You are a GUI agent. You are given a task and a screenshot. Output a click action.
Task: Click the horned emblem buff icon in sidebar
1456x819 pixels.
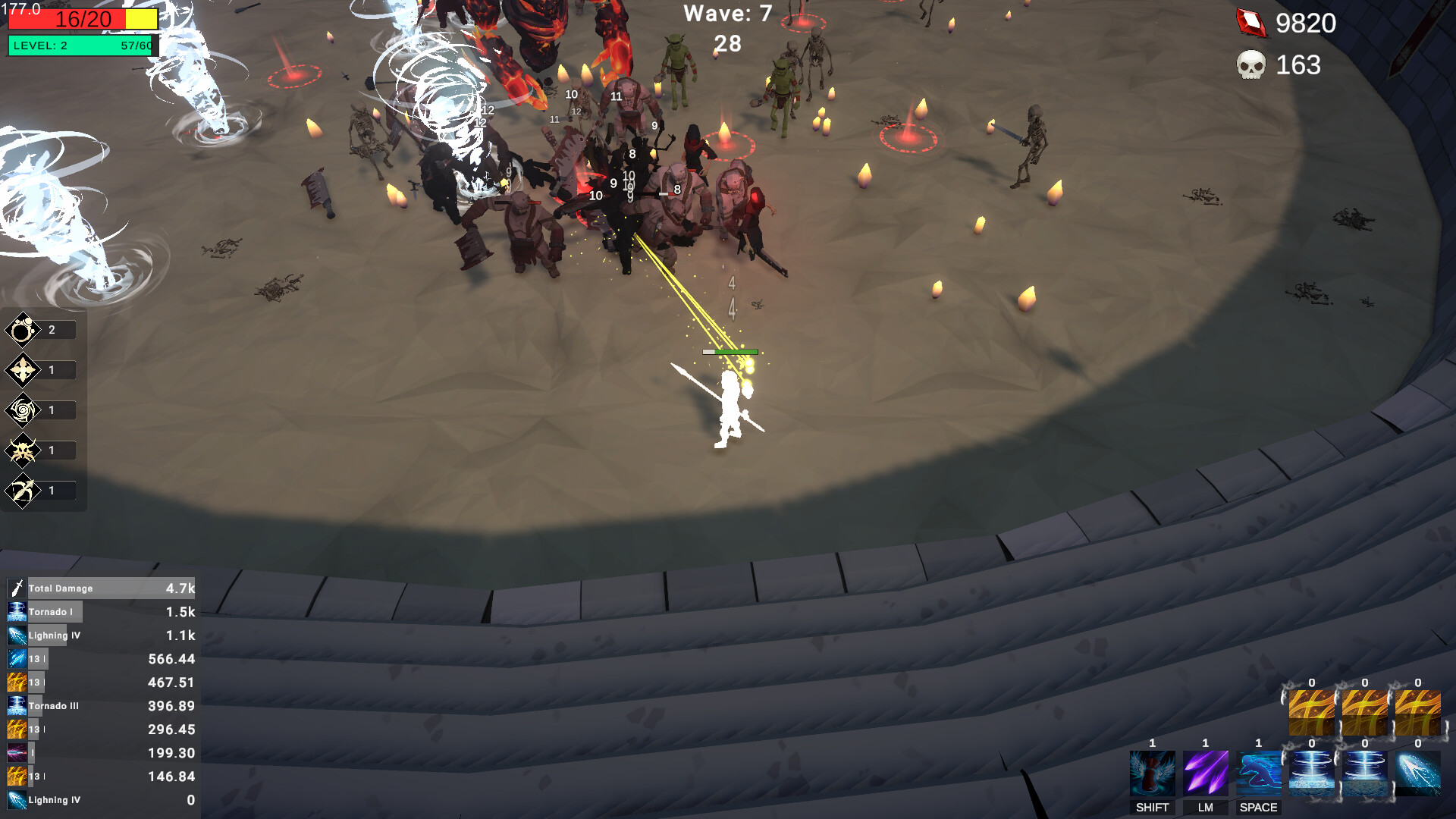pos(23,450)
